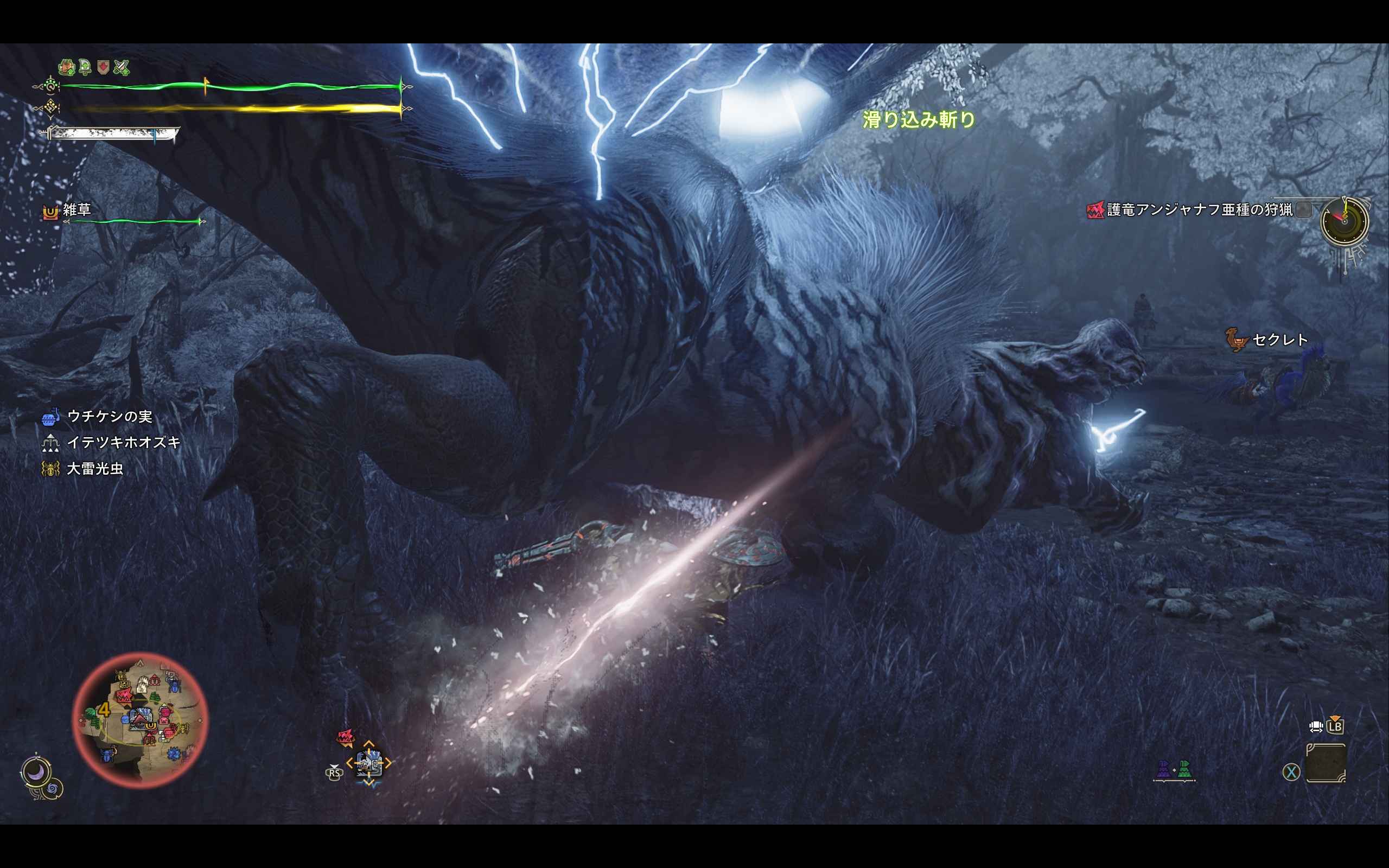Screen dimensions: 1389x868
Task: Click the swirl weather indicator icon
Action: (53, 790)
